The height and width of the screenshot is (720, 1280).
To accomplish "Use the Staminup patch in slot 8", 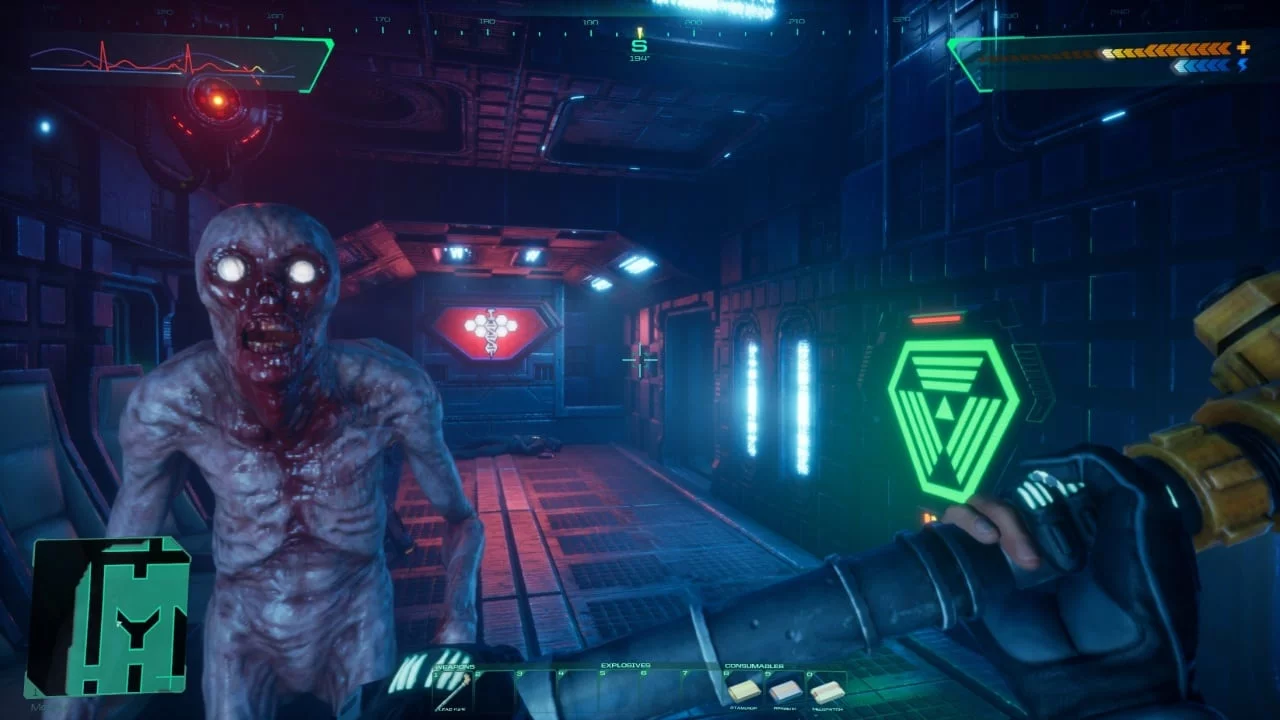I will [743, 691].
